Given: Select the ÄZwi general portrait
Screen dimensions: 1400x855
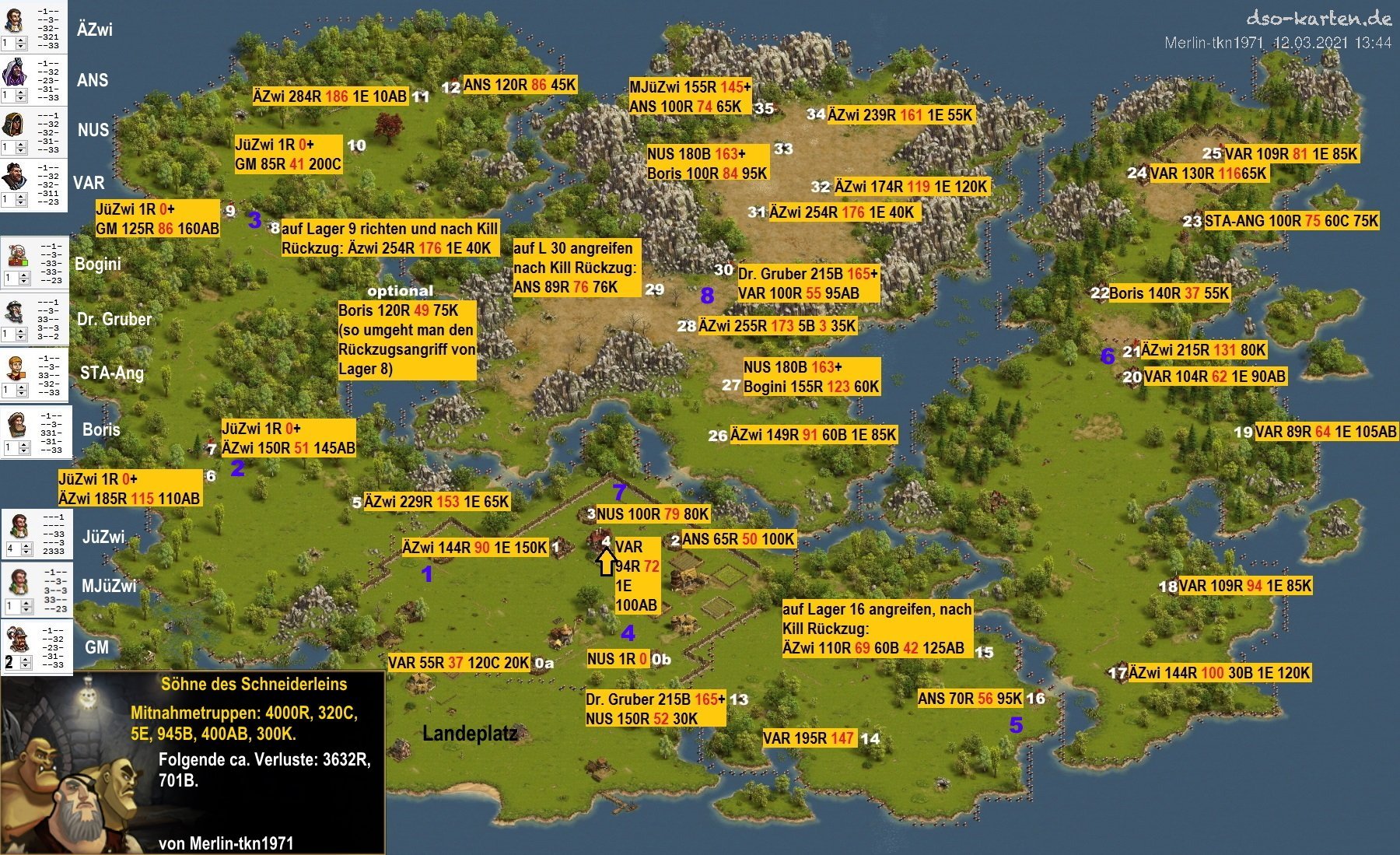Looking at the screenshot, I should pos(14,19).
